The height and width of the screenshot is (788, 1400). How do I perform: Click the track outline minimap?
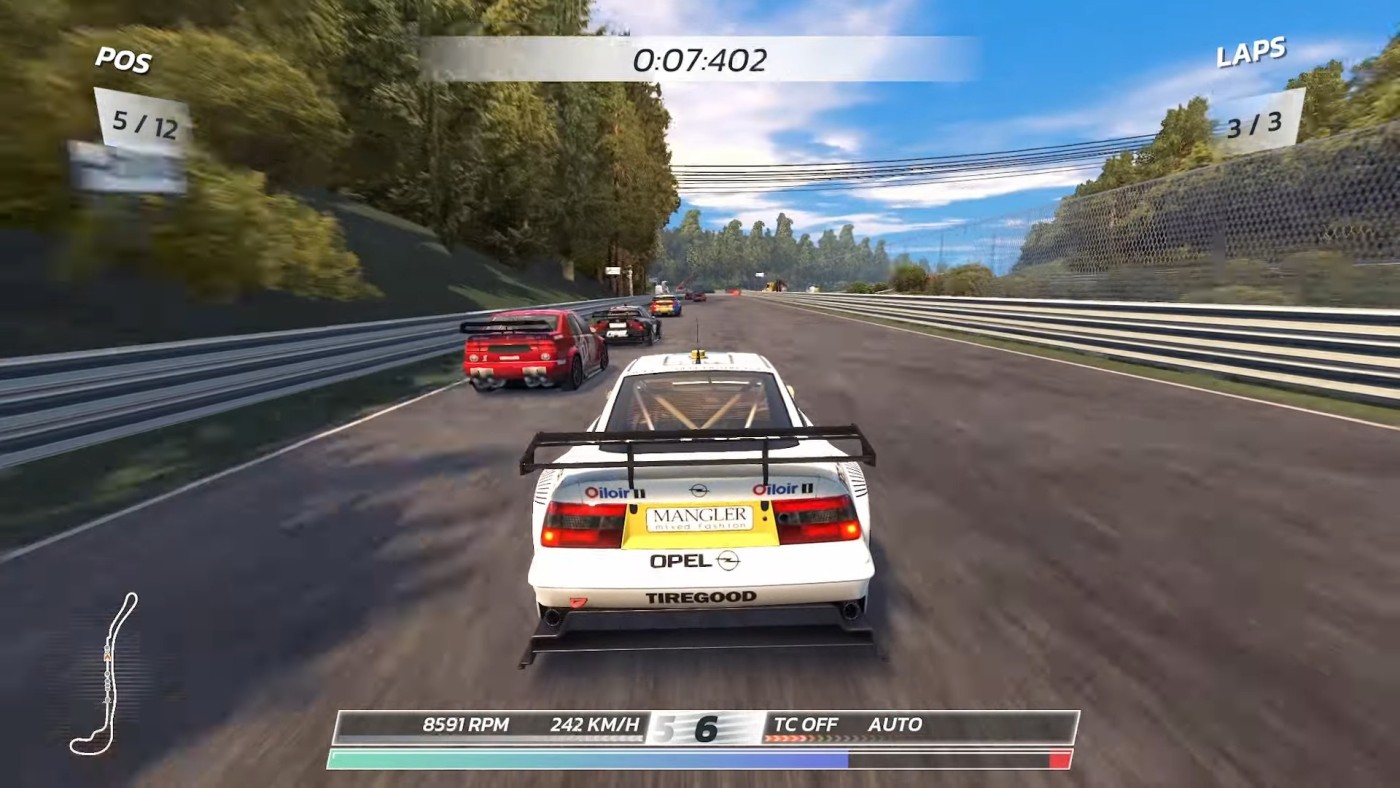tap(105, 674)
